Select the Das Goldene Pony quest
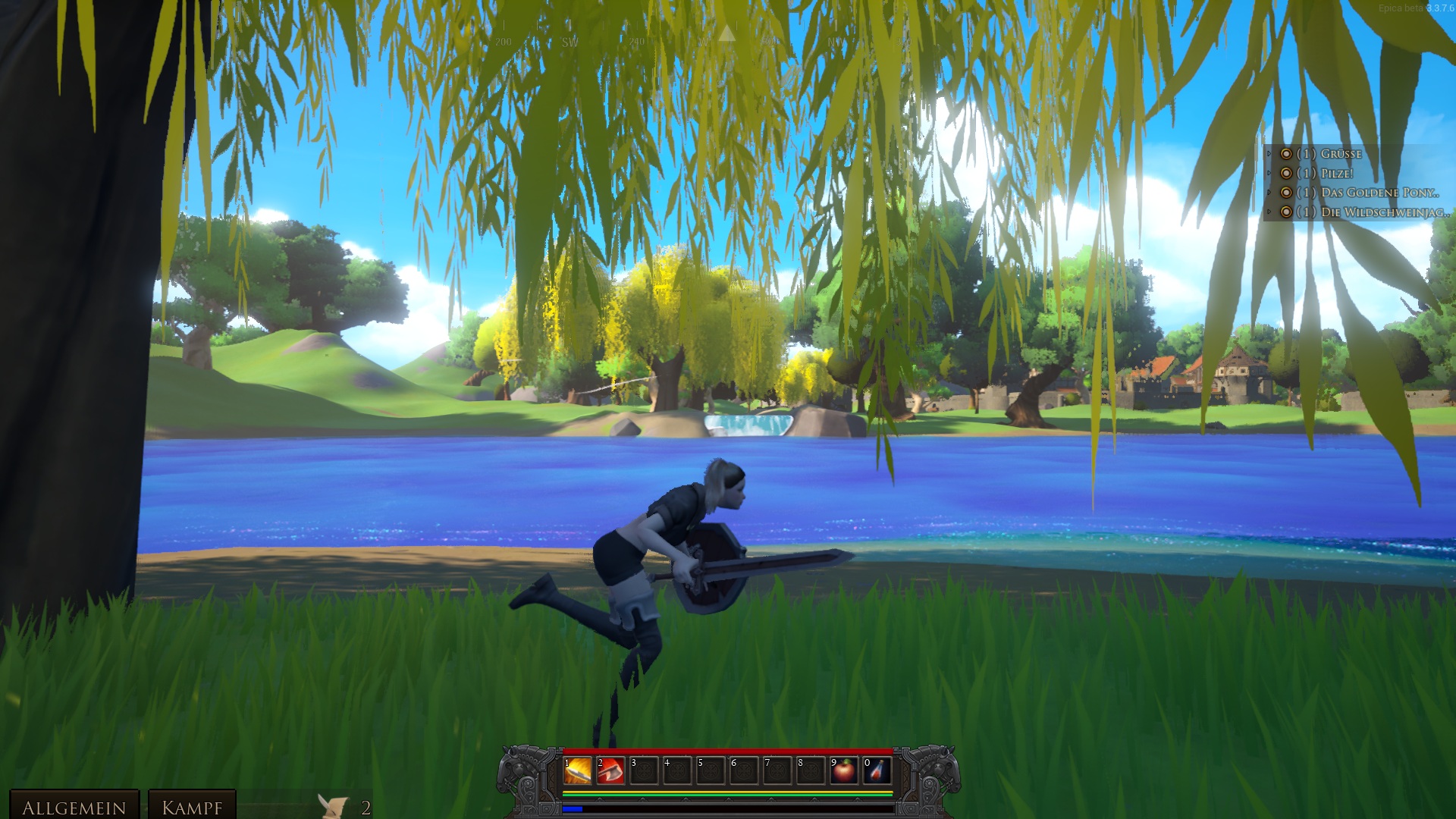1456x819 pixels. 1379,193
